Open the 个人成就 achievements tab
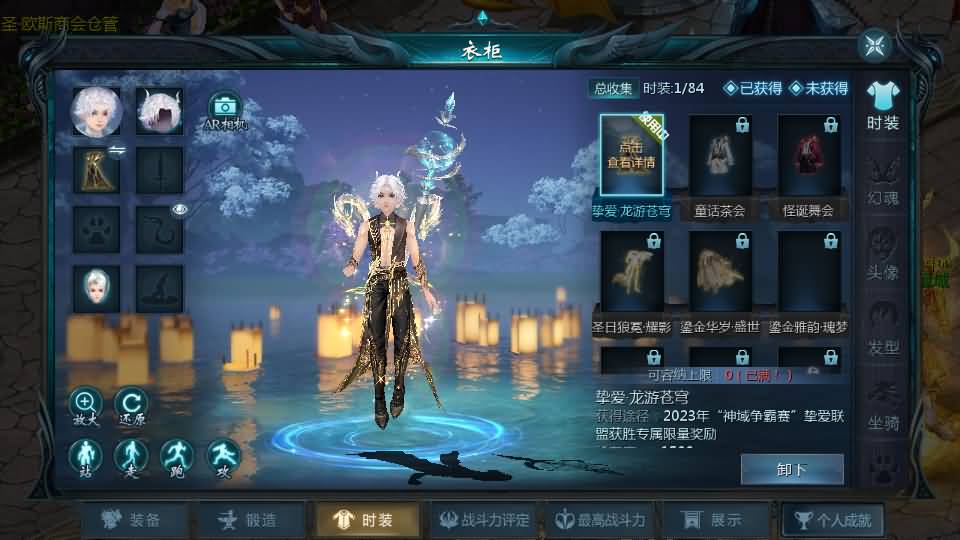 (833, 520)
